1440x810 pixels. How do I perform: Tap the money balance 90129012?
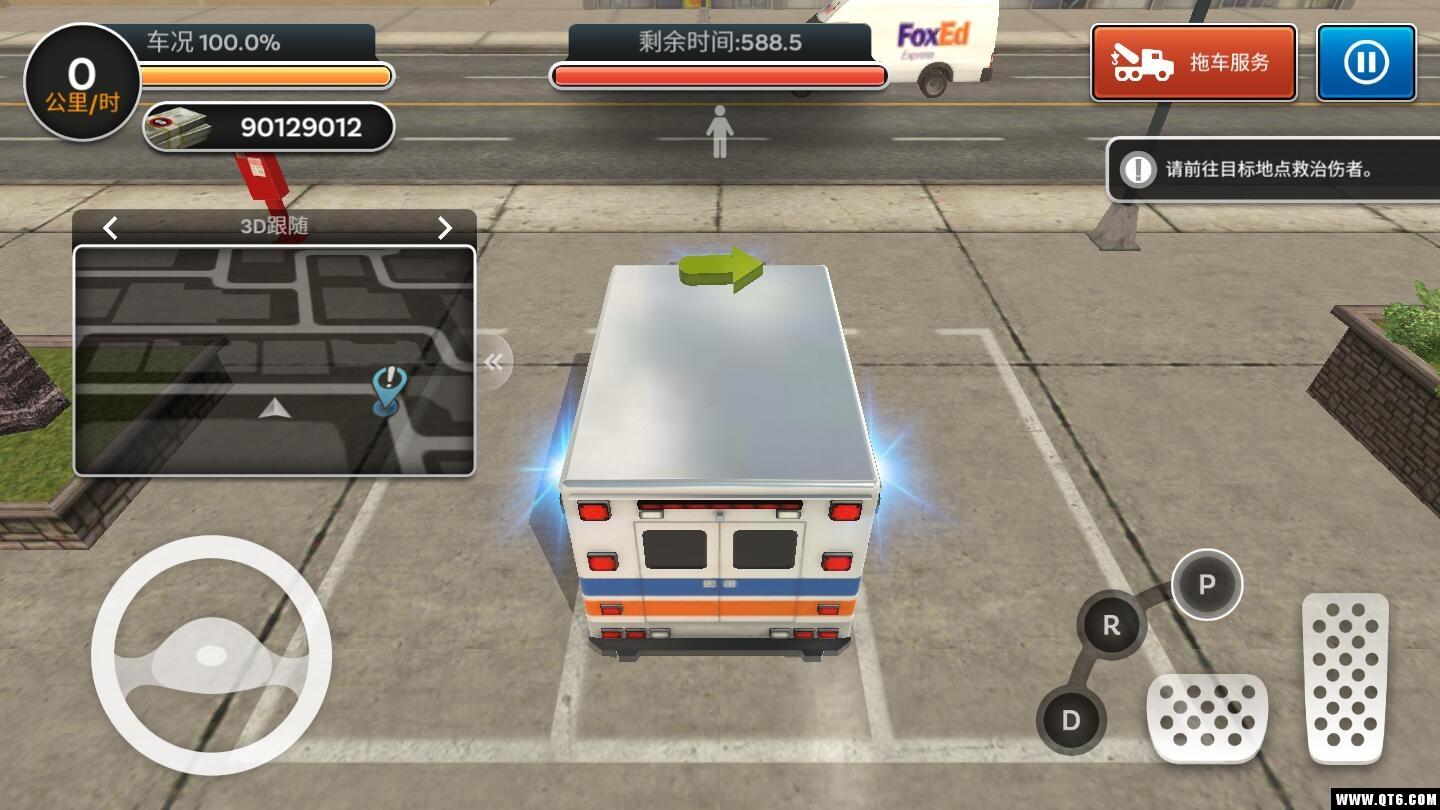point(300,127)
